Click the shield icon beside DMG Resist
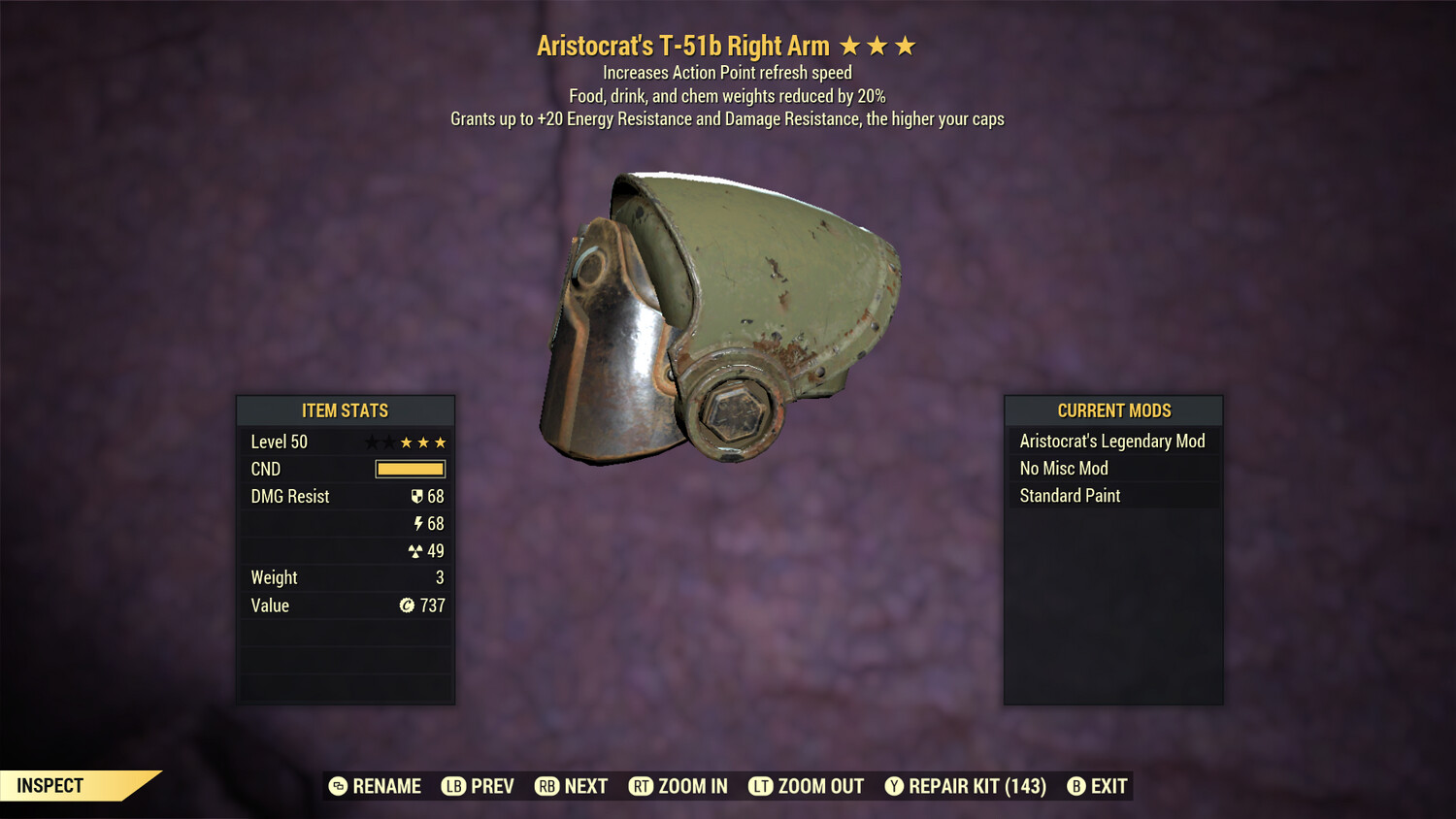1456x819 pixels. click(417, 496)
